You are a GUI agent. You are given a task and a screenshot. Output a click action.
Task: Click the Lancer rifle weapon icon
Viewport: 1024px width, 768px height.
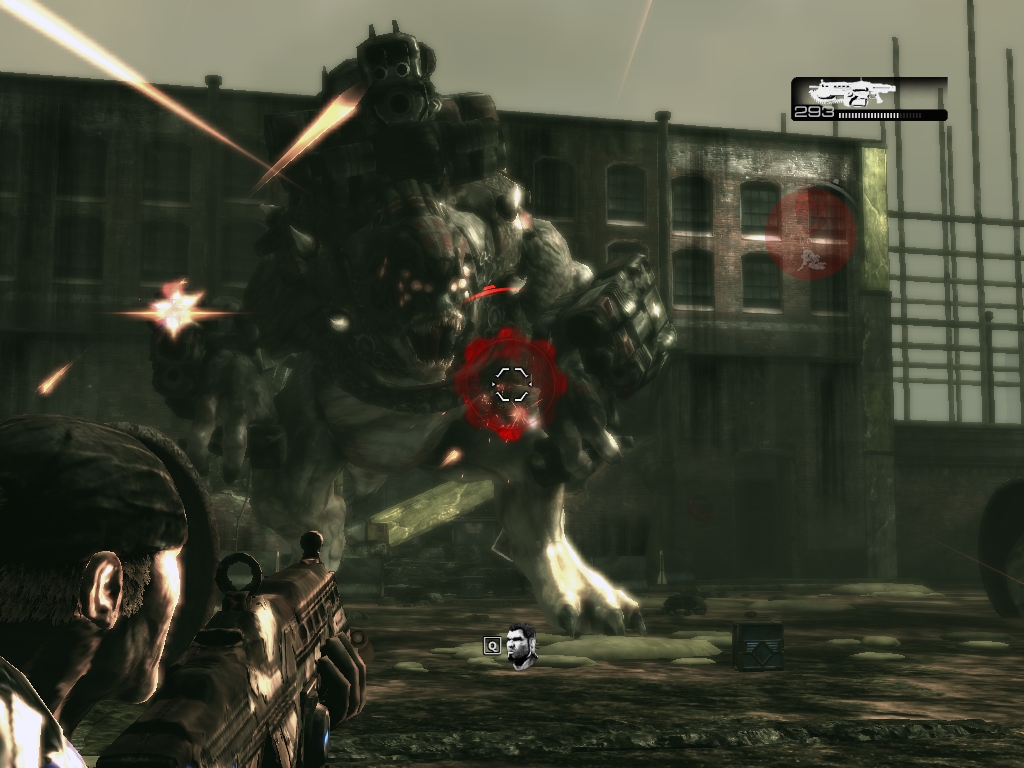point(852,93)
